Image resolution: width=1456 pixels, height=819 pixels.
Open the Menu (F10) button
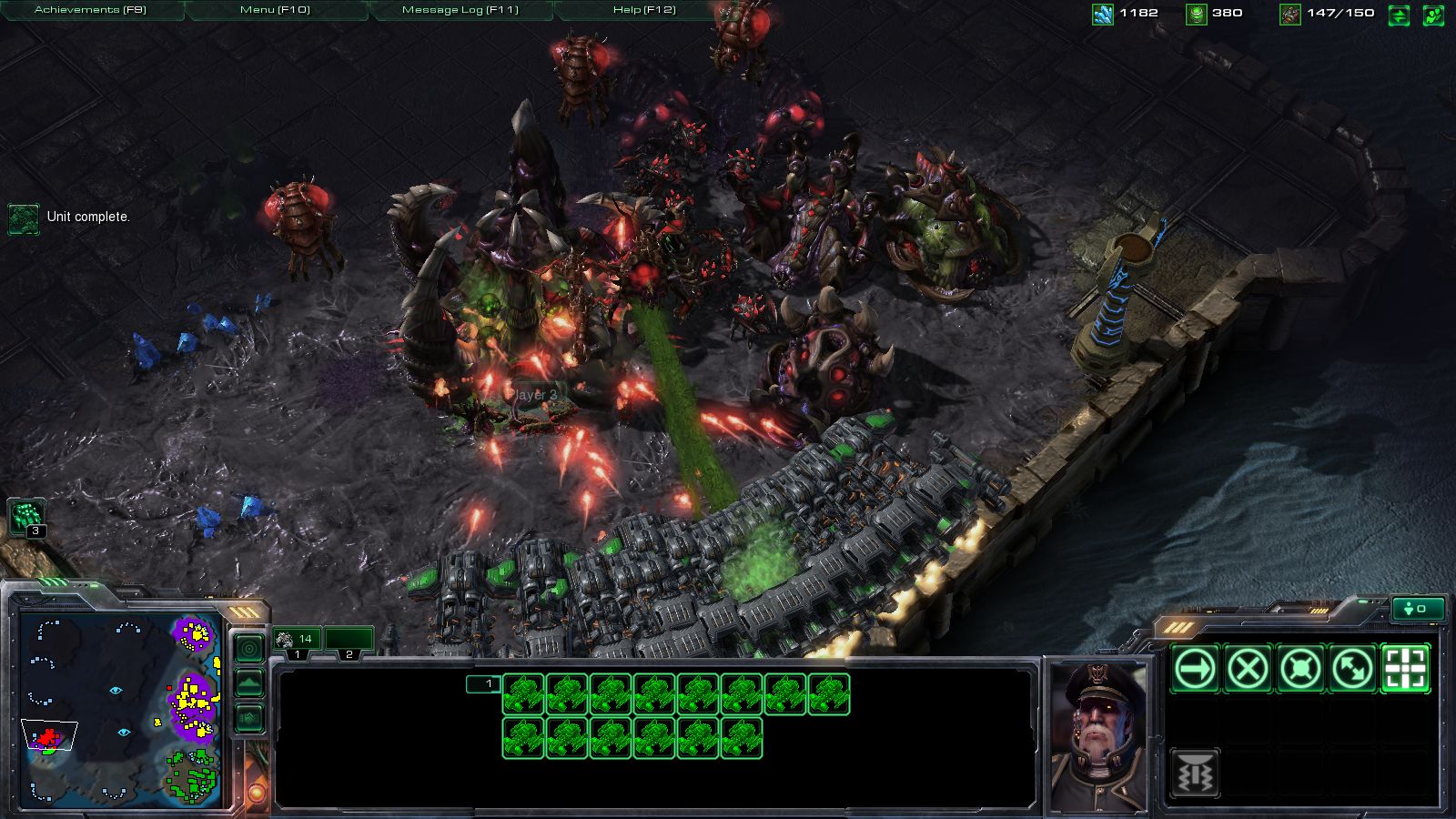pos(275,10)
